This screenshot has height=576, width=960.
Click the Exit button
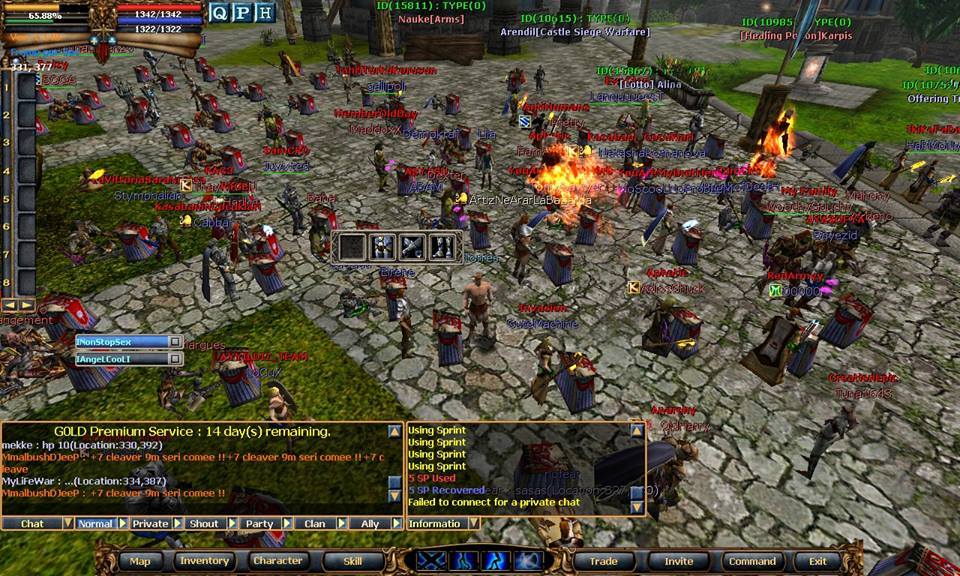(x=818, y=561)
